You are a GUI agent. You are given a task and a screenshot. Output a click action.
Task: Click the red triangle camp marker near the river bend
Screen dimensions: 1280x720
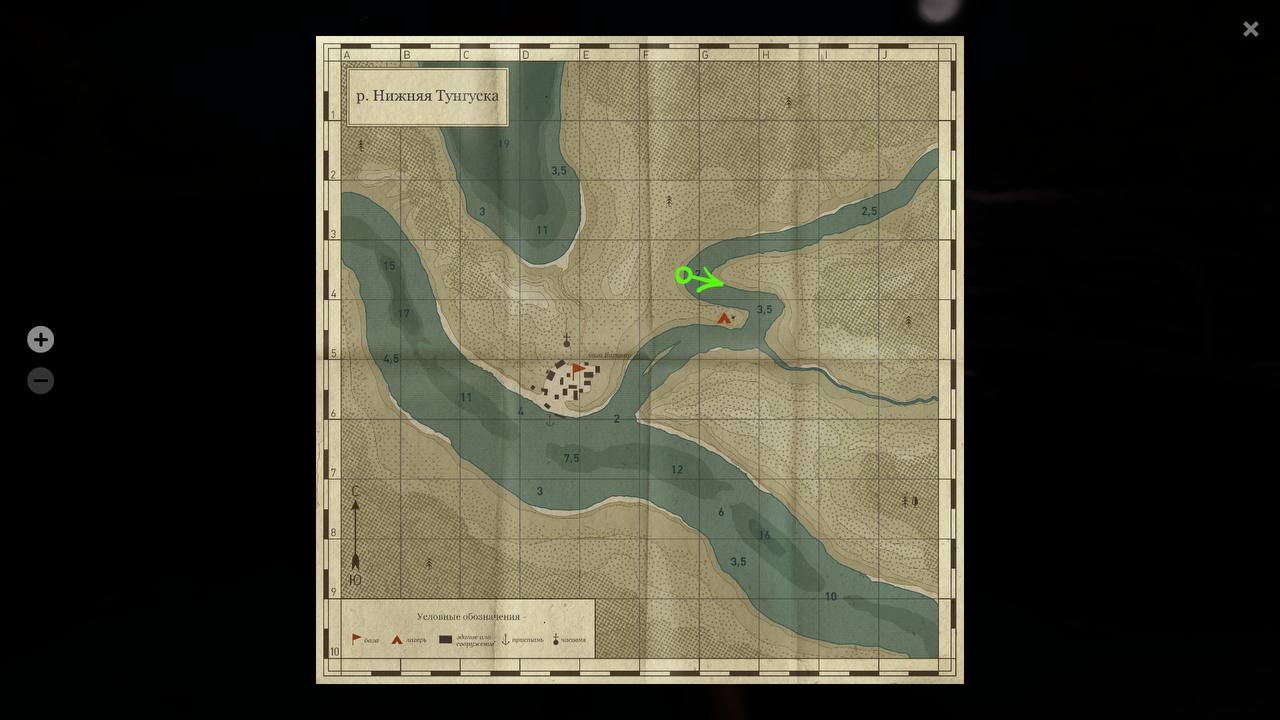point(724,317)
